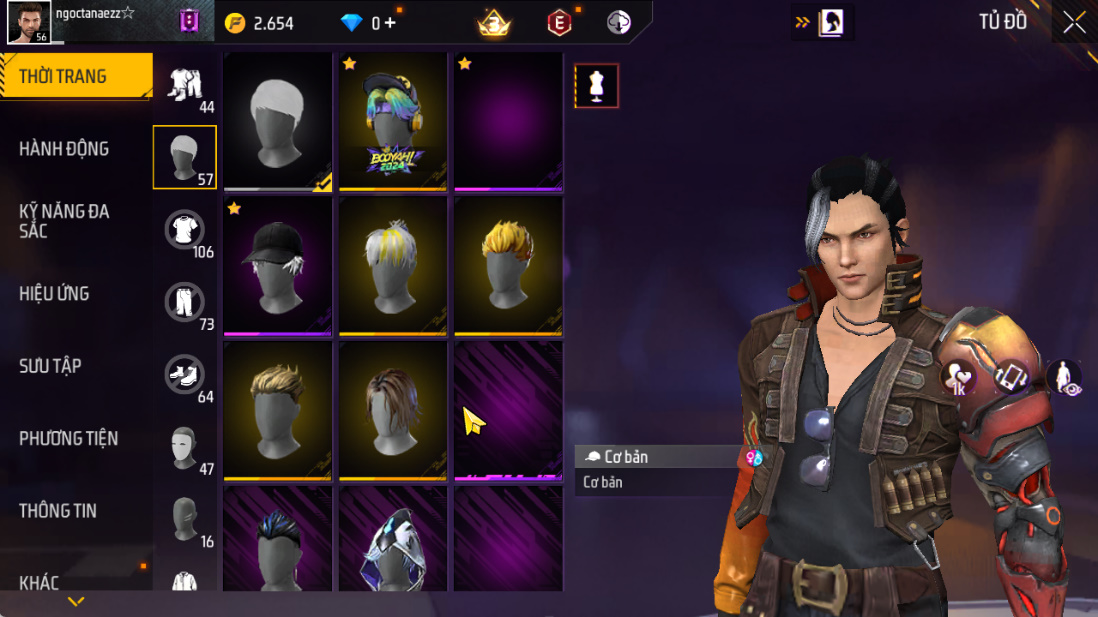Viewport: 1098px width, 617px height.
Task: Select the black cap with white hair
Action: tap(277, 265)
